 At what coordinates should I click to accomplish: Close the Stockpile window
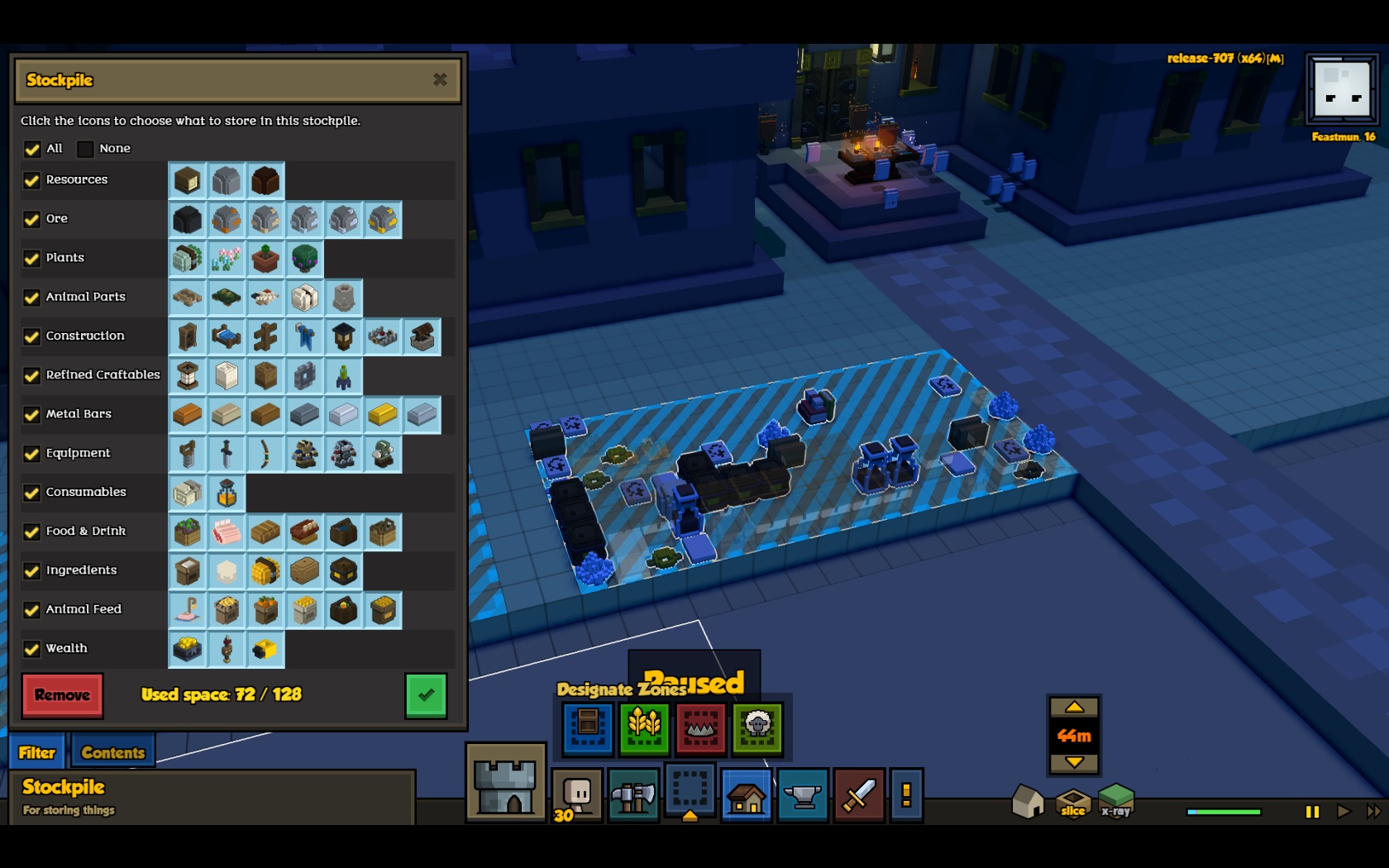click(440, 79)
